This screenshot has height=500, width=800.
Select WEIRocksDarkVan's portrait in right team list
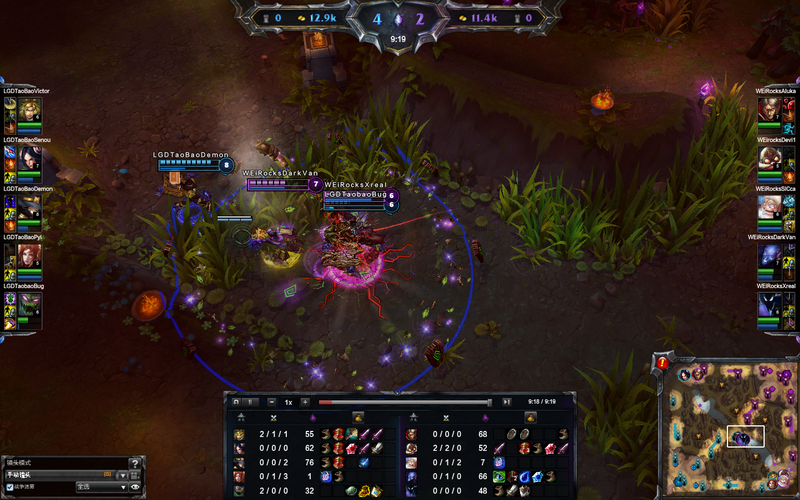tap(769, 255)
